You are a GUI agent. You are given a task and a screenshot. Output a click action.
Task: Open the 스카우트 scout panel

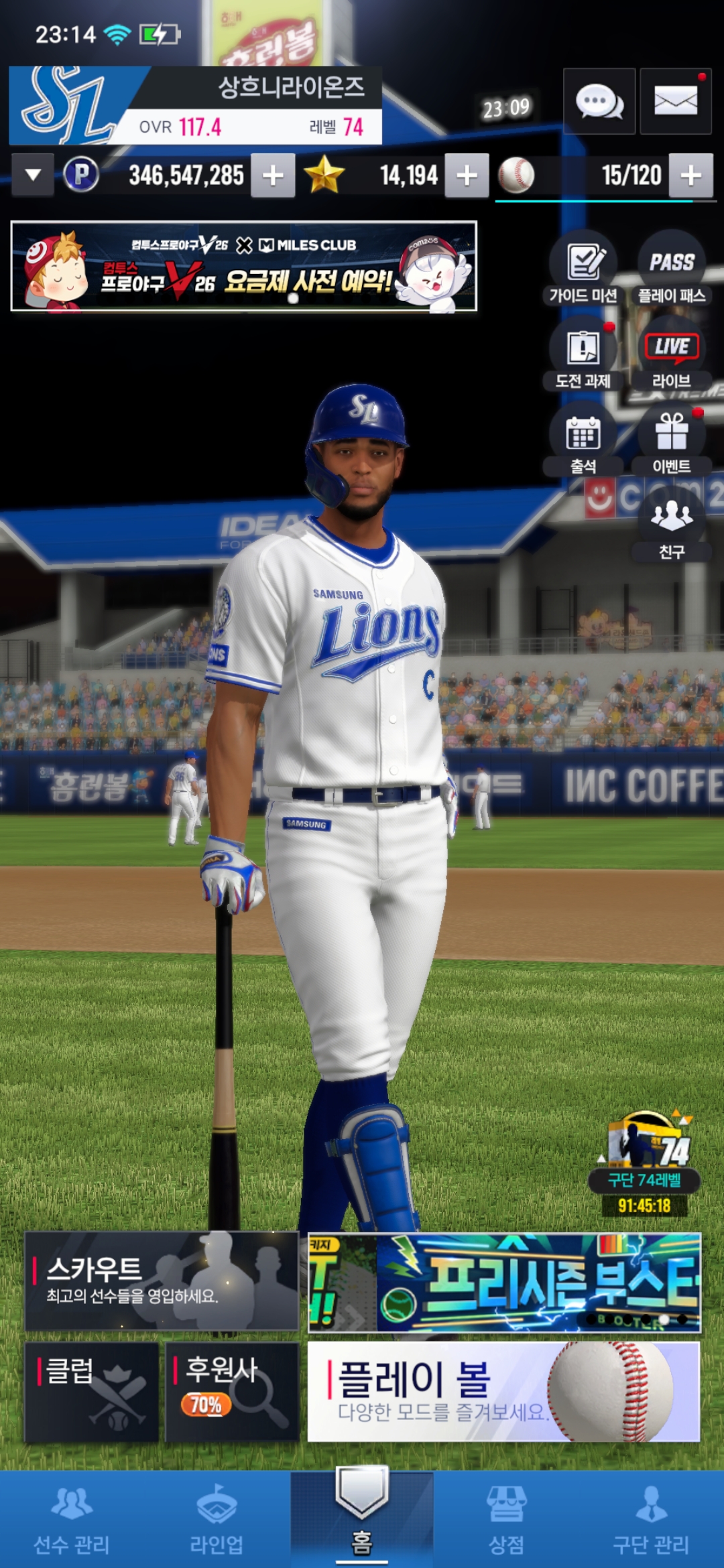[162, 1281]
